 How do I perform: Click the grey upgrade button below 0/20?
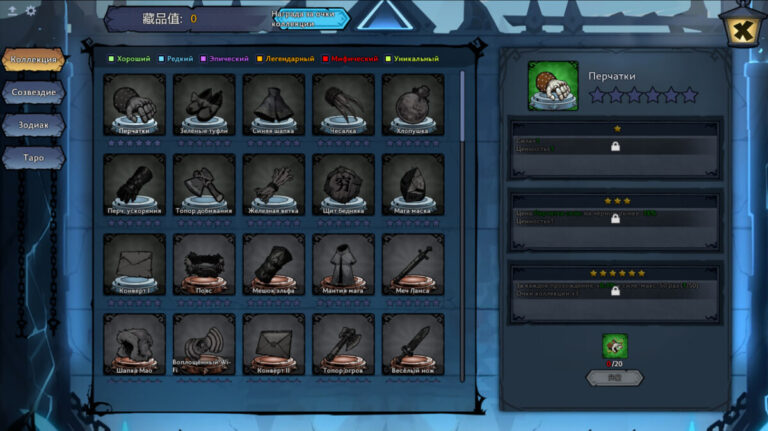pyautogui.click(x=615, y=378)
